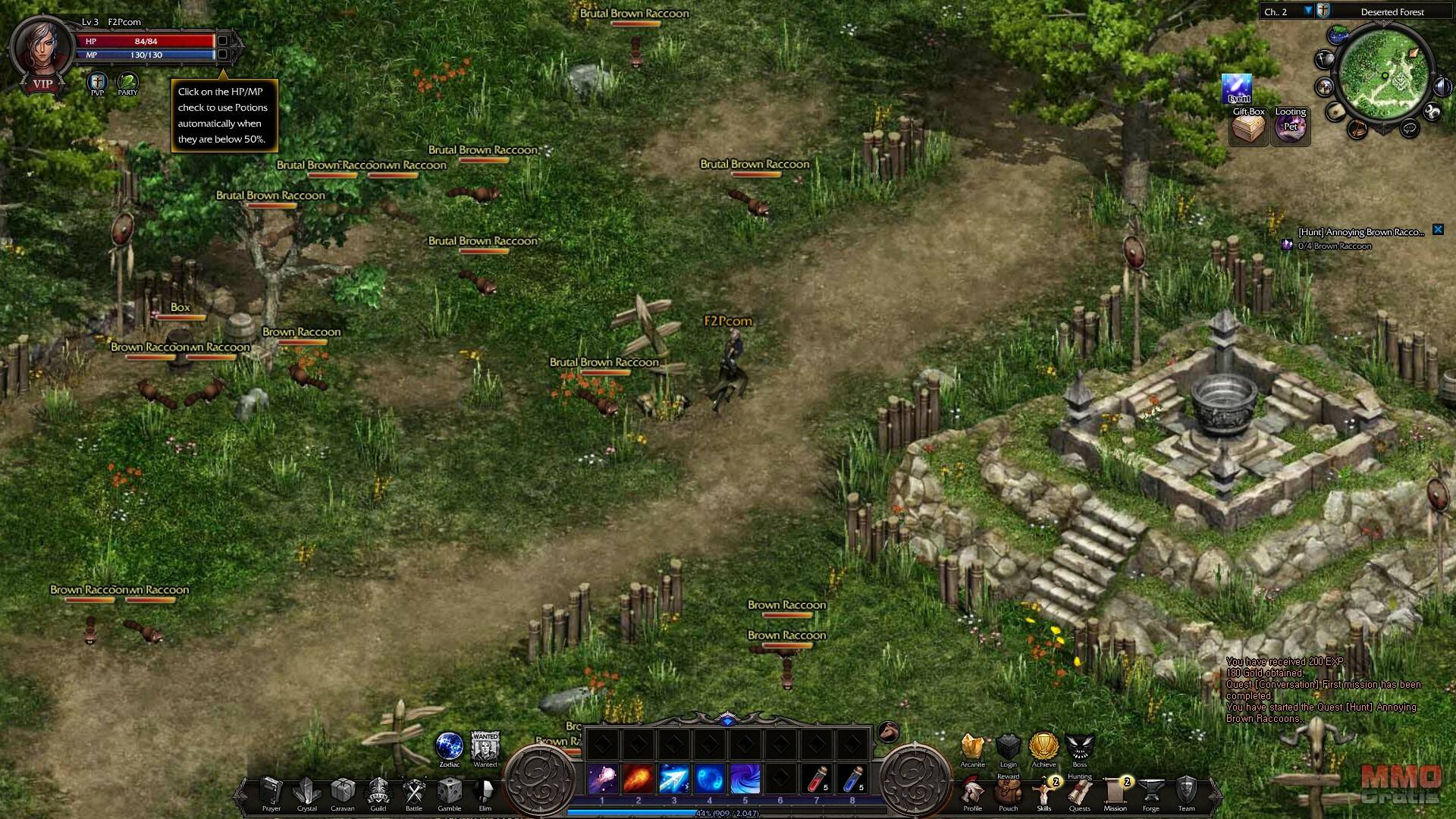Open the Event icon
This screenshot has height=819, width=1456.
click(x=1237, y=88)
